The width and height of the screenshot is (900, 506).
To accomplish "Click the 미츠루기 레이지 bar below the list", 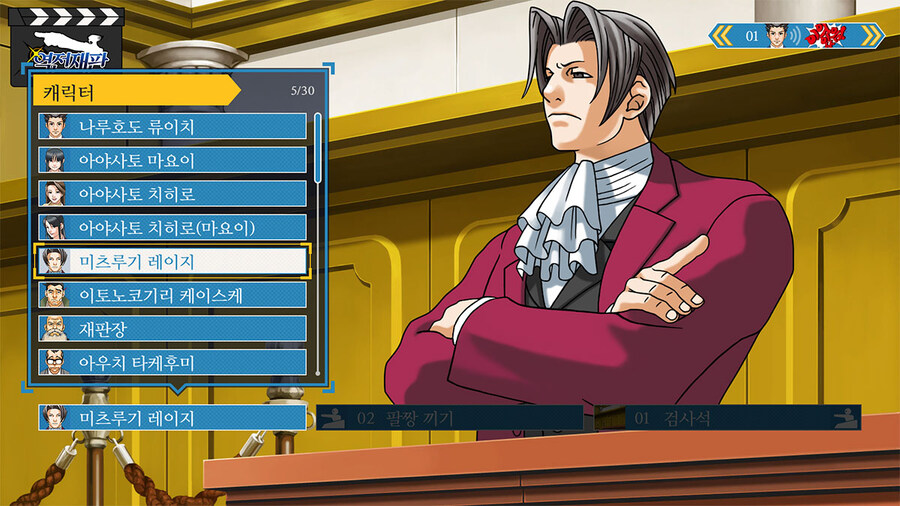I will point(172,418).
